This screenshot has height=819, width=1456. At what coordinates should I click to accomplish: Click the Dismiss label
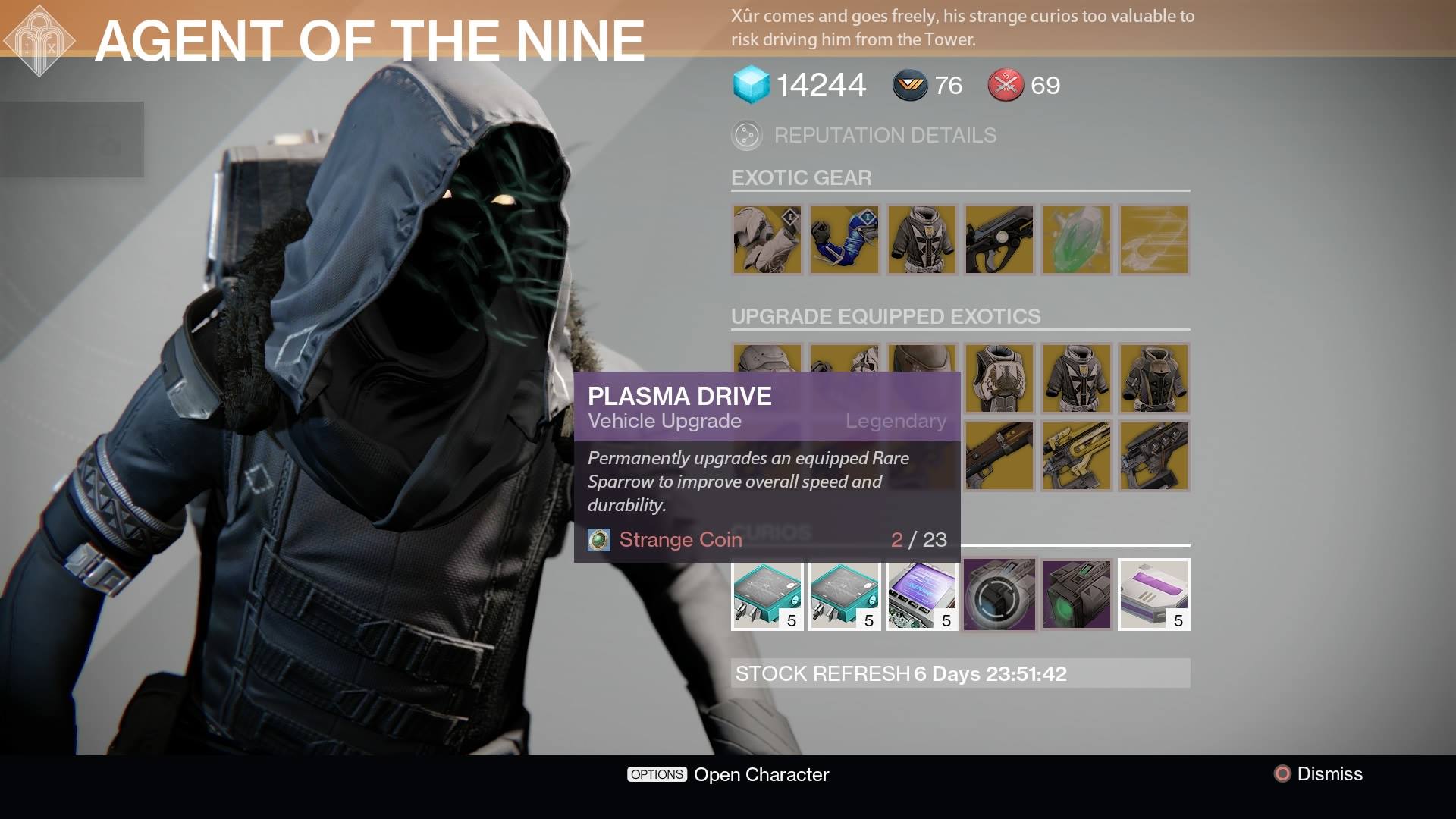click(1331, 774)
